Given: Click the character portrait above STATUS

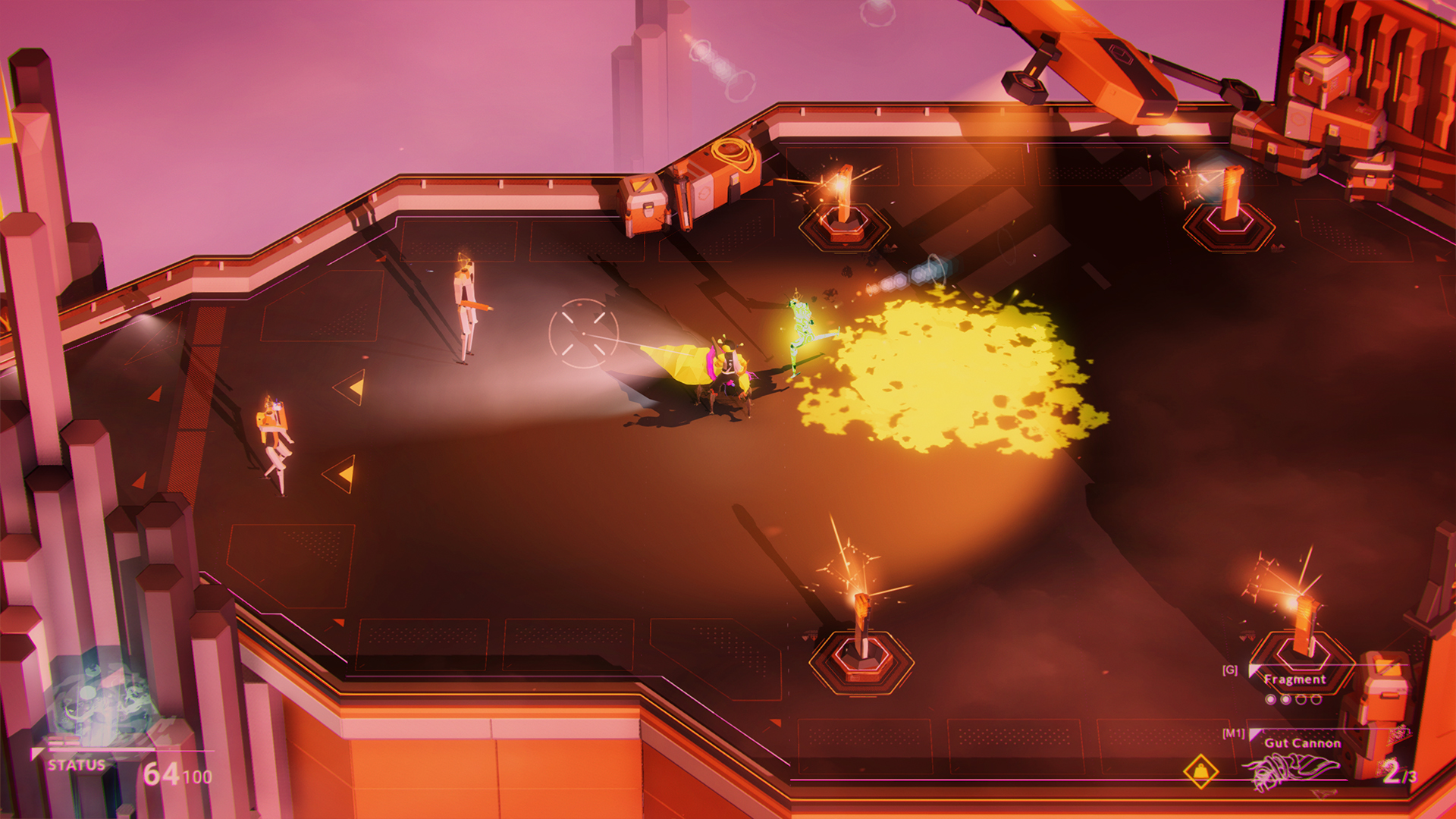Looking at the screenshot, I should click(102, 701).
